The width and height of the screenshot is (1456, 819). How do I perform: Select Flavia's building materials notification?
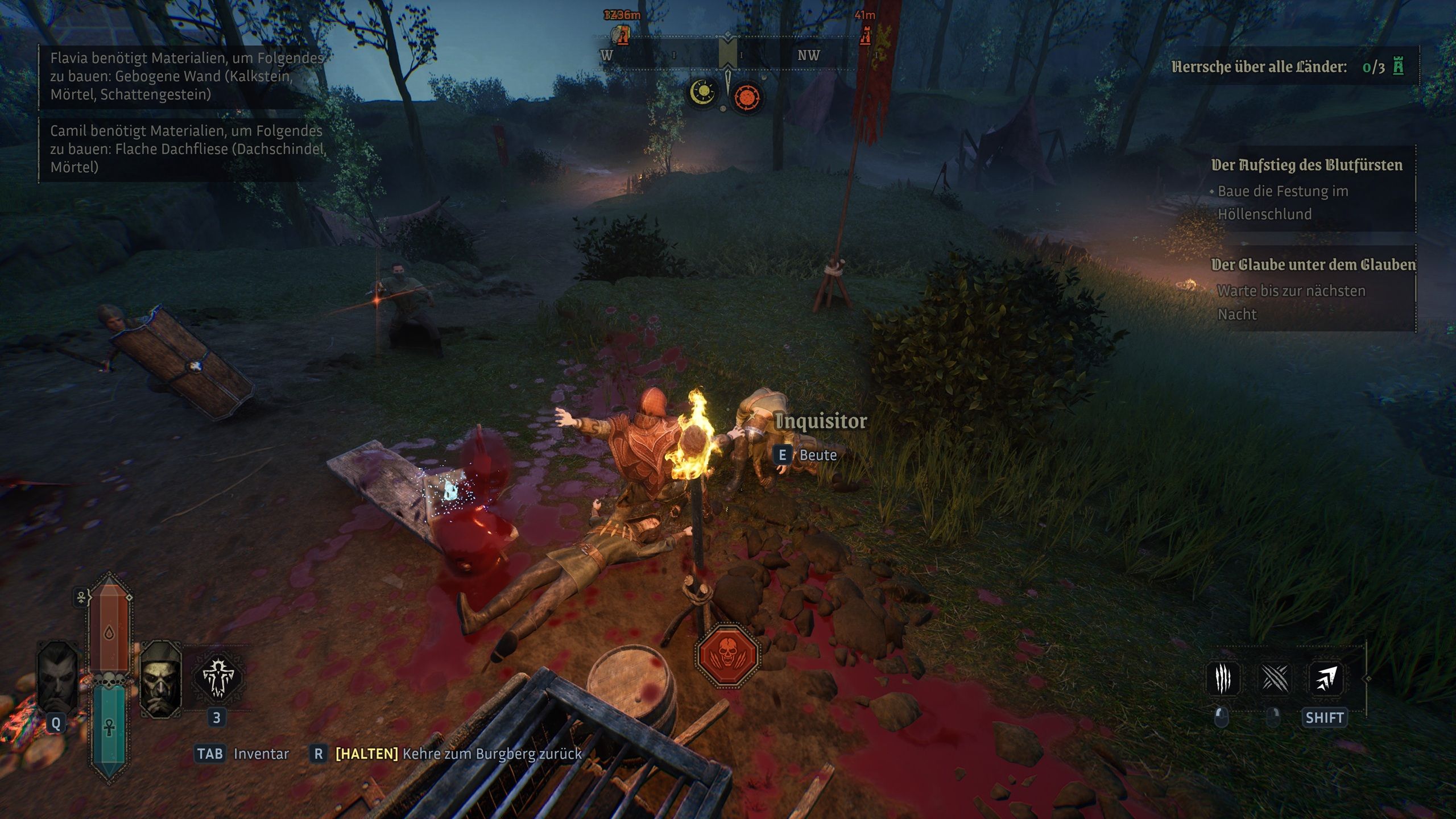[185, 76]
